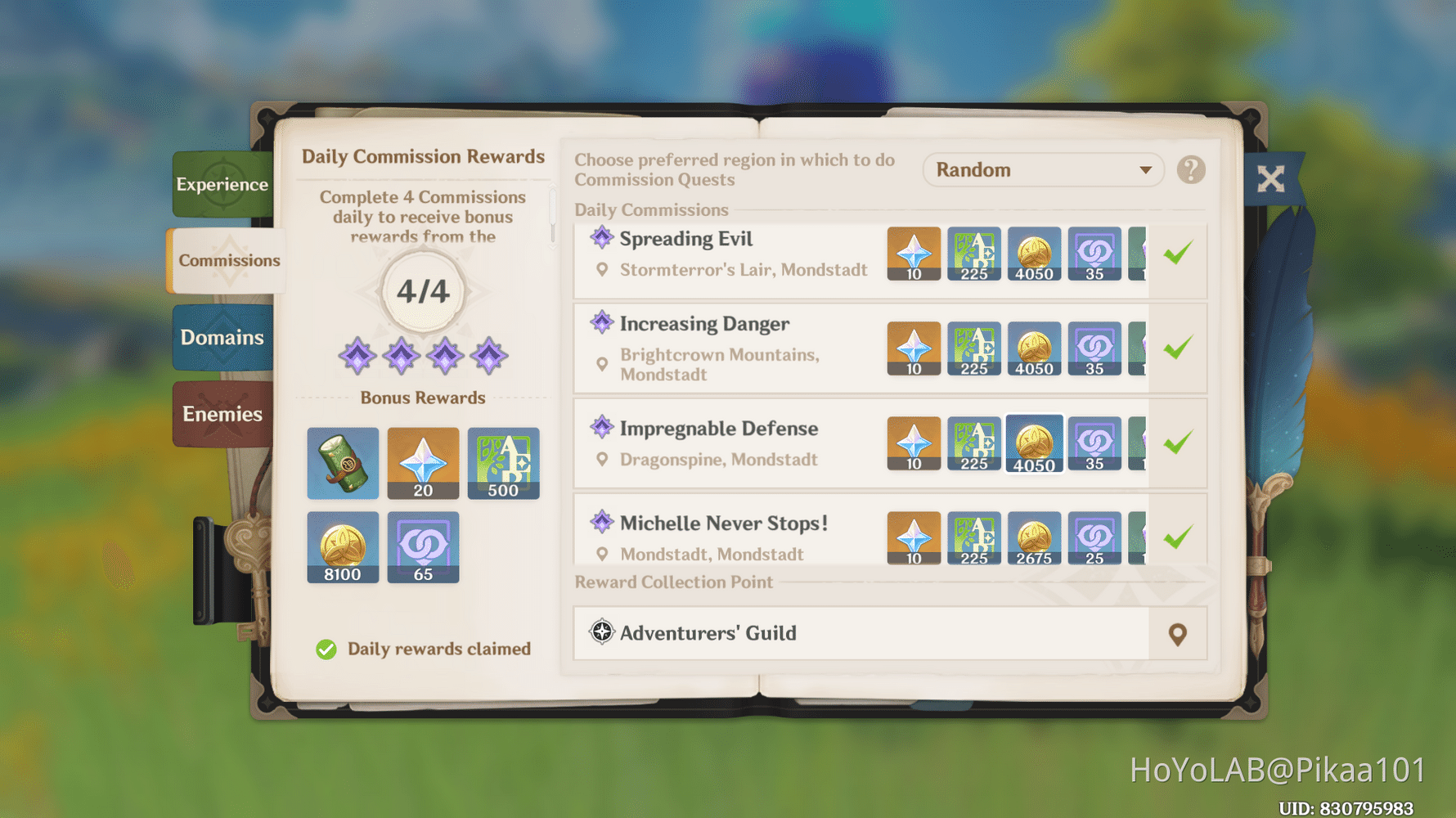Image resolution: width=1456 pixels, height=818 pixels.
Task: Open the Random region dropdown
Action: [x=1043, y=169]
